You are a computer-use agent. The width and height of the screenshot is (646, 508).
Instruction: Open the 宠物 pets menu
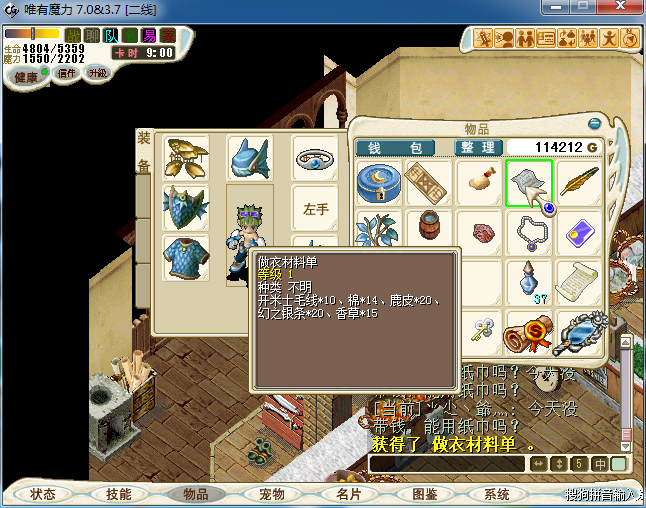272,494
